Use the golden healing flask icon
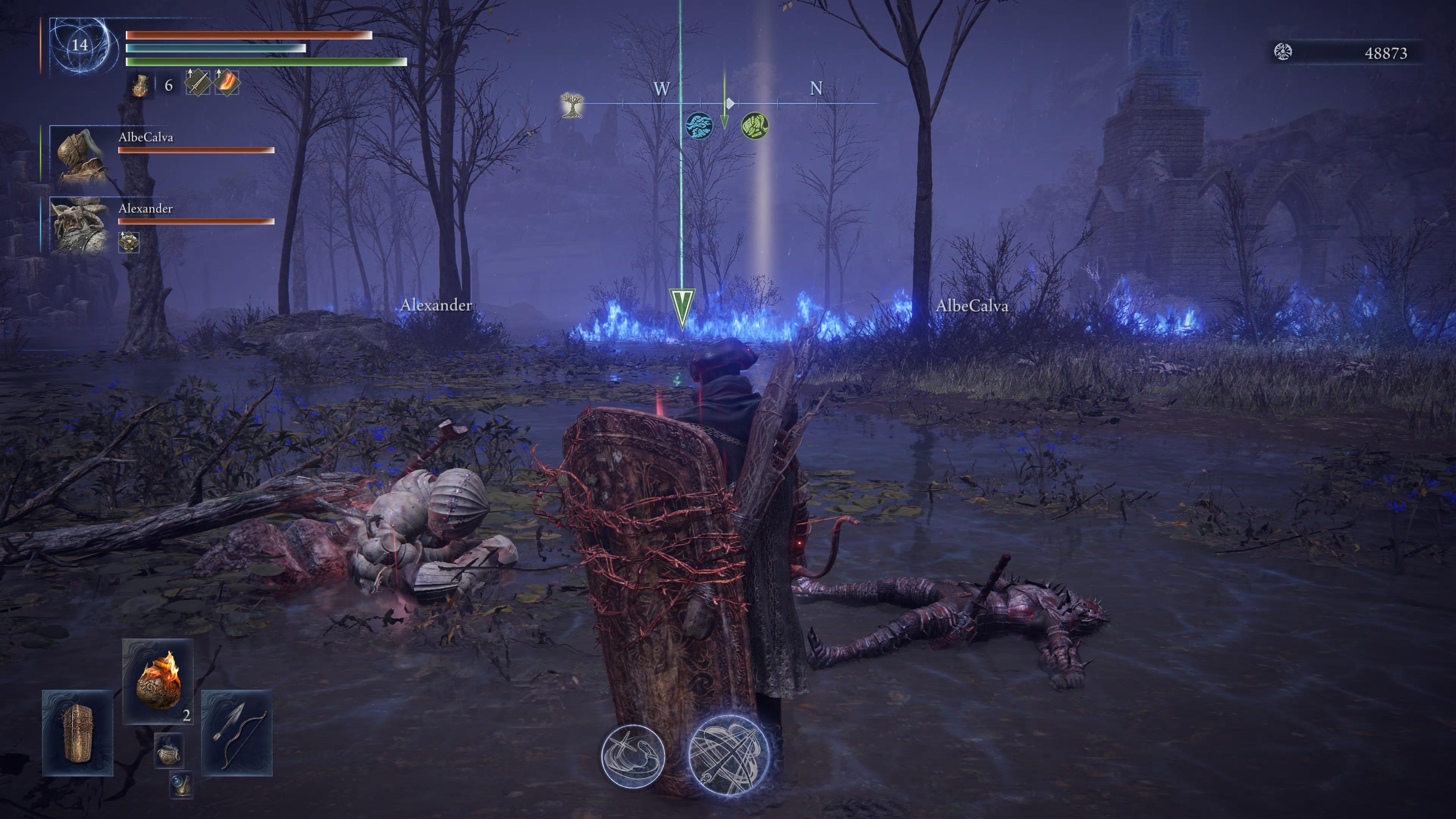This screenshot has width=1456, height=819. pos(140,85)
